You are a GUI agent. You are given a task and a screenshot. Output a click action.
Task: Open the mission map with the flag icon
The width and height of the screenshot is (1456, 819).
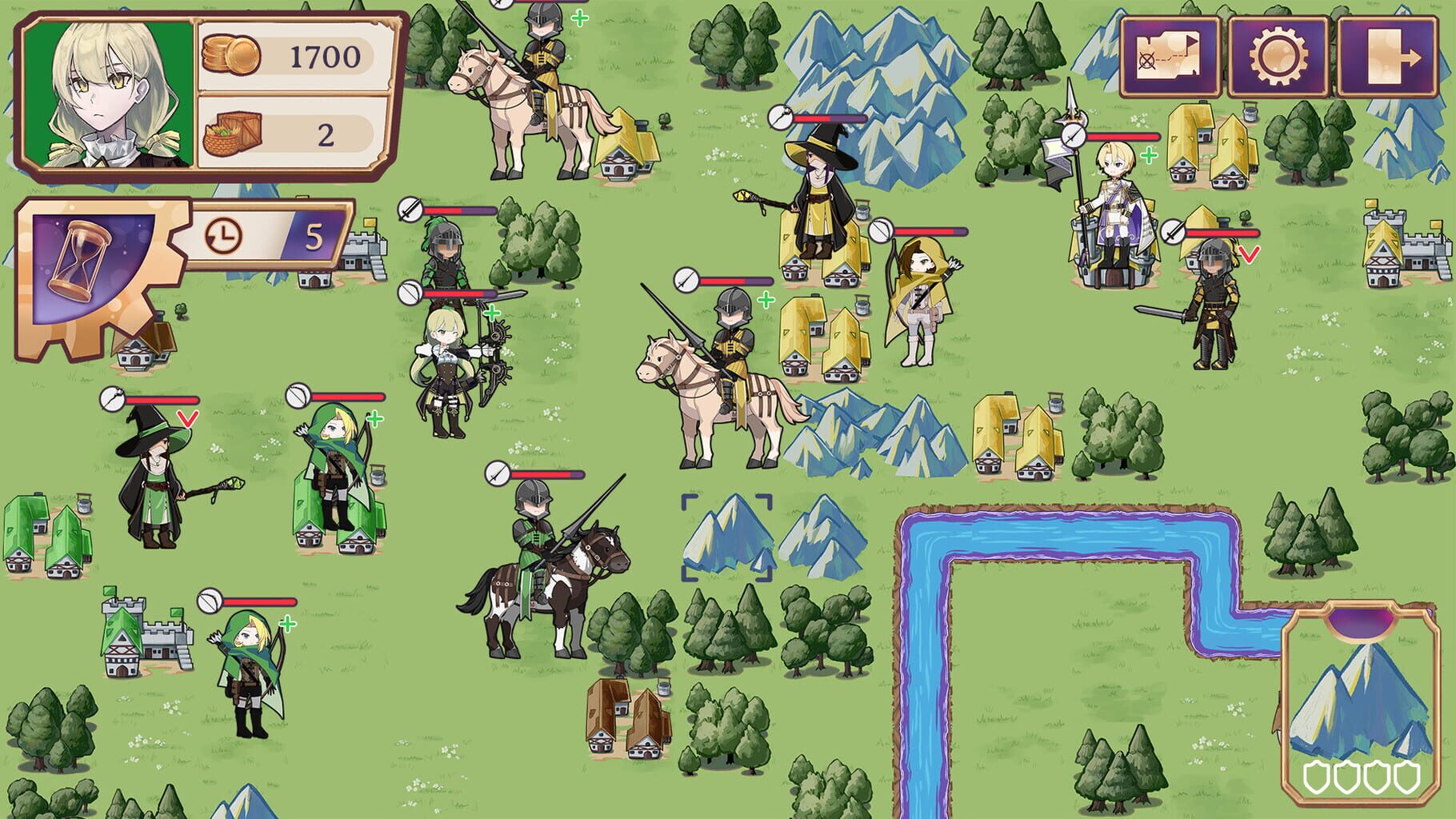pyautogui.click(x=1168, y=50)
